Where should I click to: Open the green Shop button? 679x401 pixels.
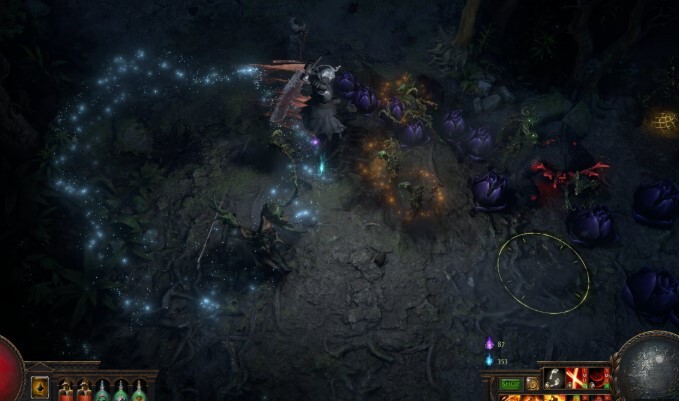[510, 383]
